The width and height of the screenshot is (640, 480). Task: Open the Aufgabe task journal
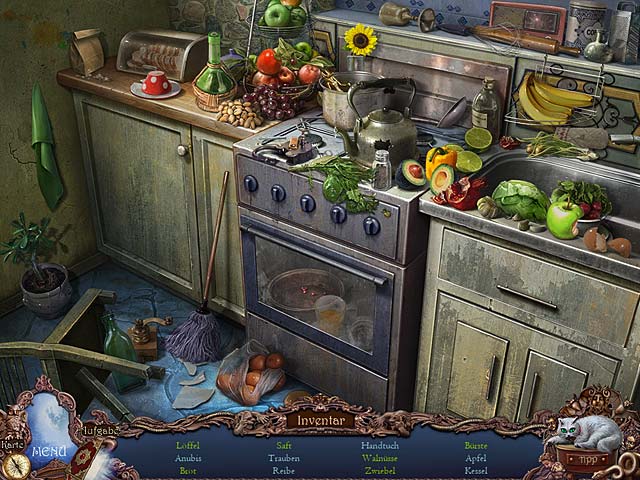pos(97,430)
